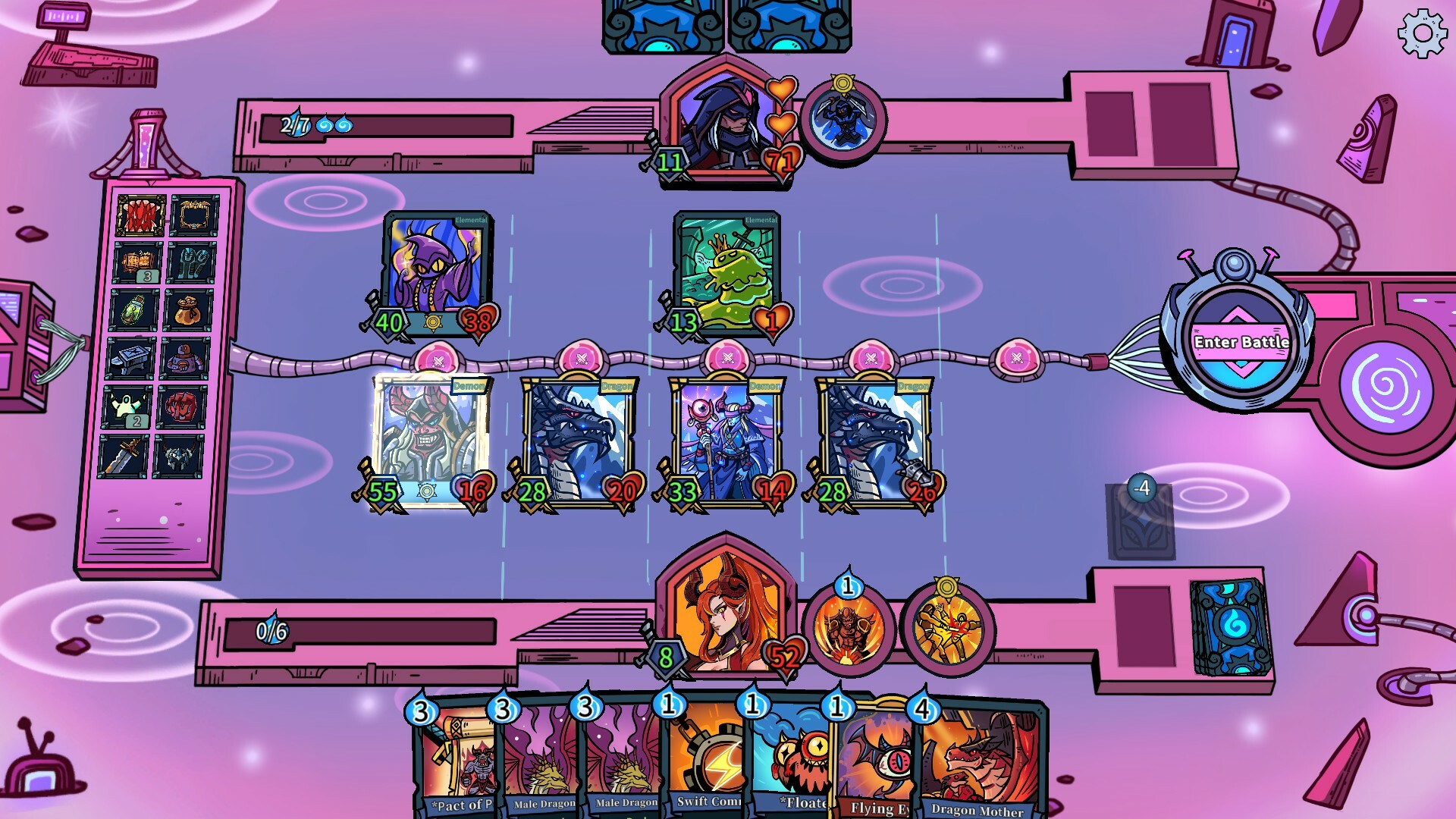Open the coin bag item slot
Image resolution: width=1456 pixels, height=819 pixels.
(189, 309)
